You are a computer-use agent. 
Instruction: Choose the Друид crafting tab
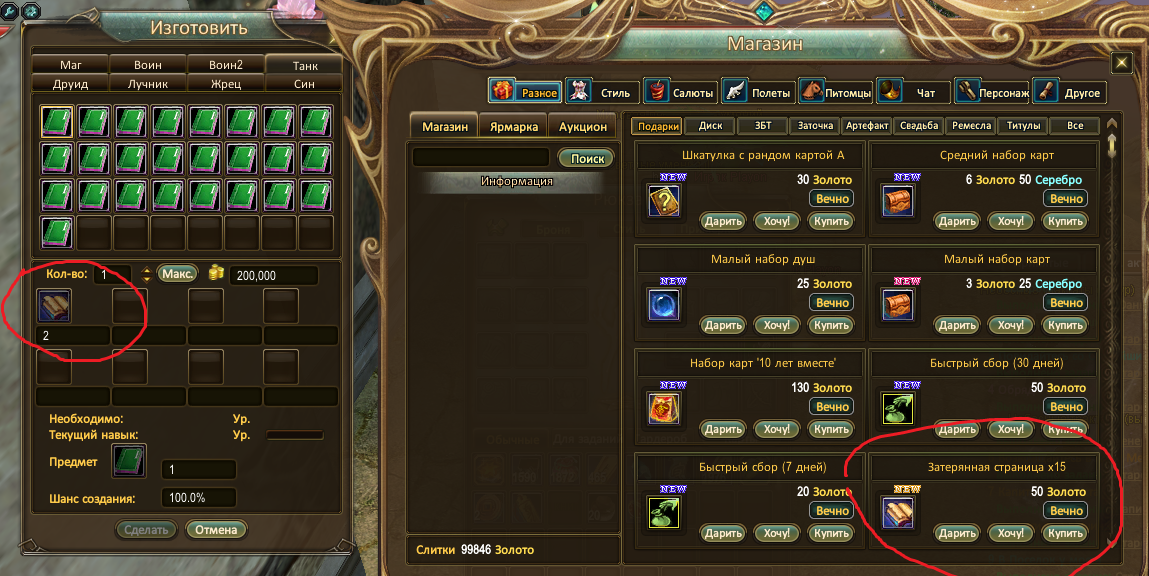tap(71, 84)
